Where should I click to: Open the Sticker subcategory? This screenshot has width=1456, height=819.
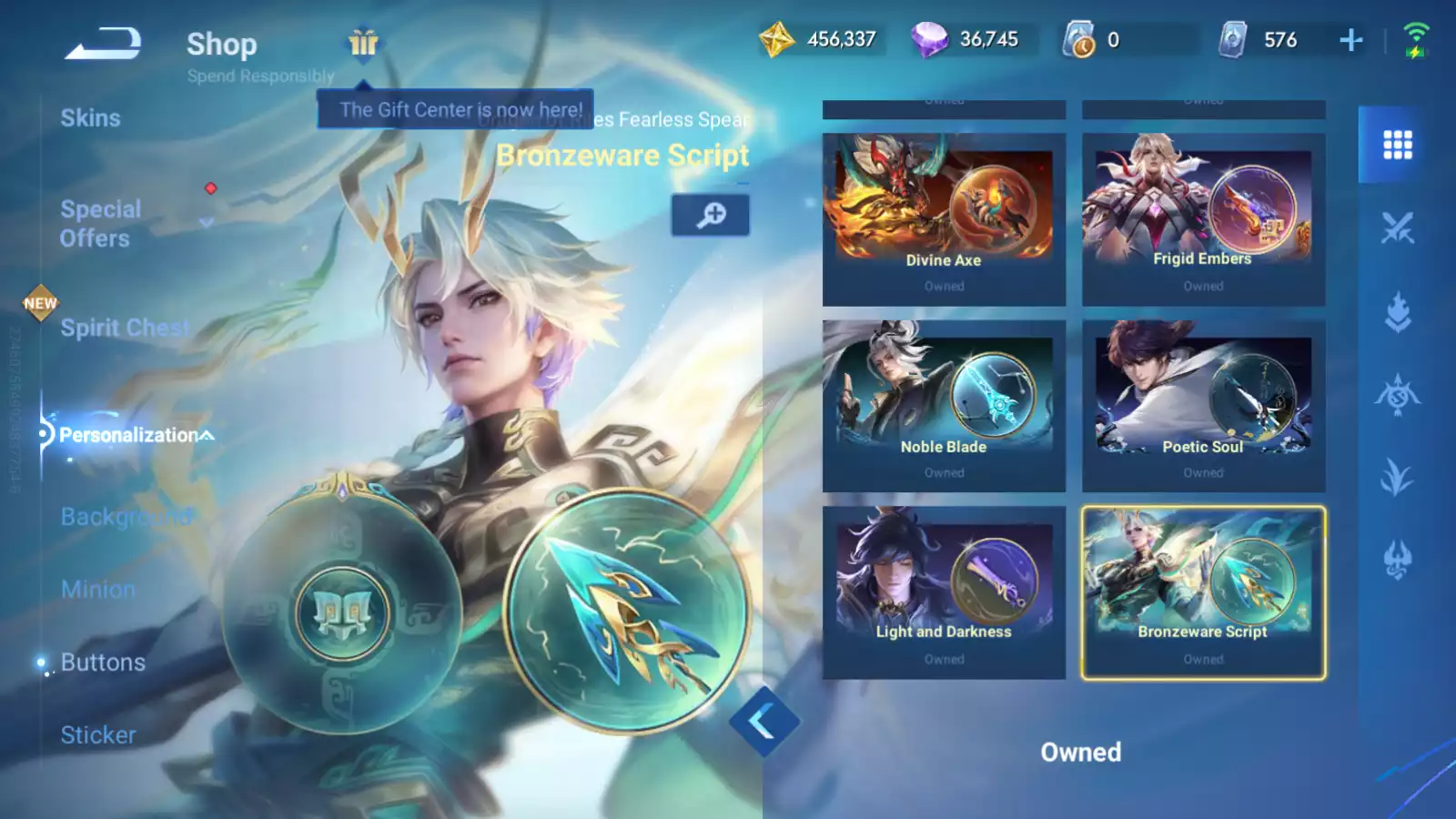[x=98, y=735]
